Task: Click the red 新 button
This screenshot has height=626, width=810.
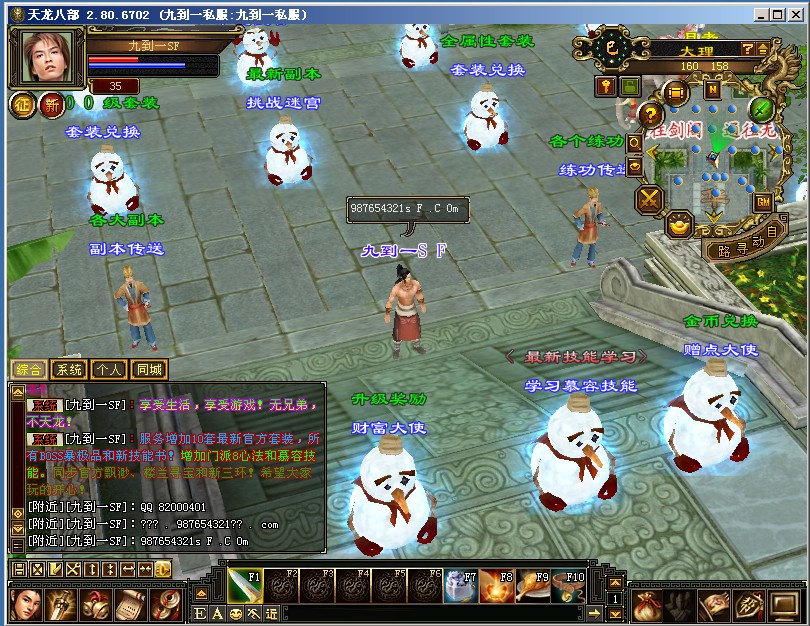Action: 51,104
